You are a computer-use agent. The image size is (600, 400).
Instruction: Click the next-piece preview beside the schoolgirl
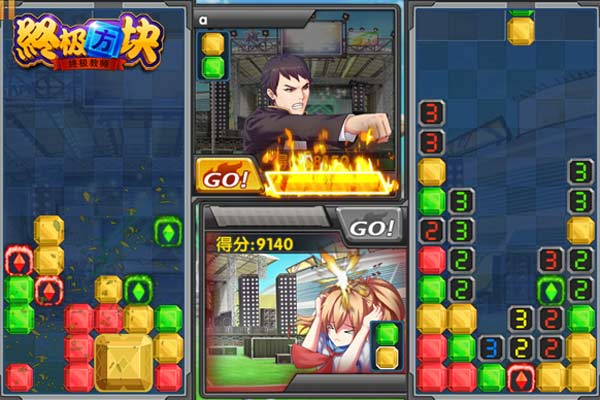387,345
